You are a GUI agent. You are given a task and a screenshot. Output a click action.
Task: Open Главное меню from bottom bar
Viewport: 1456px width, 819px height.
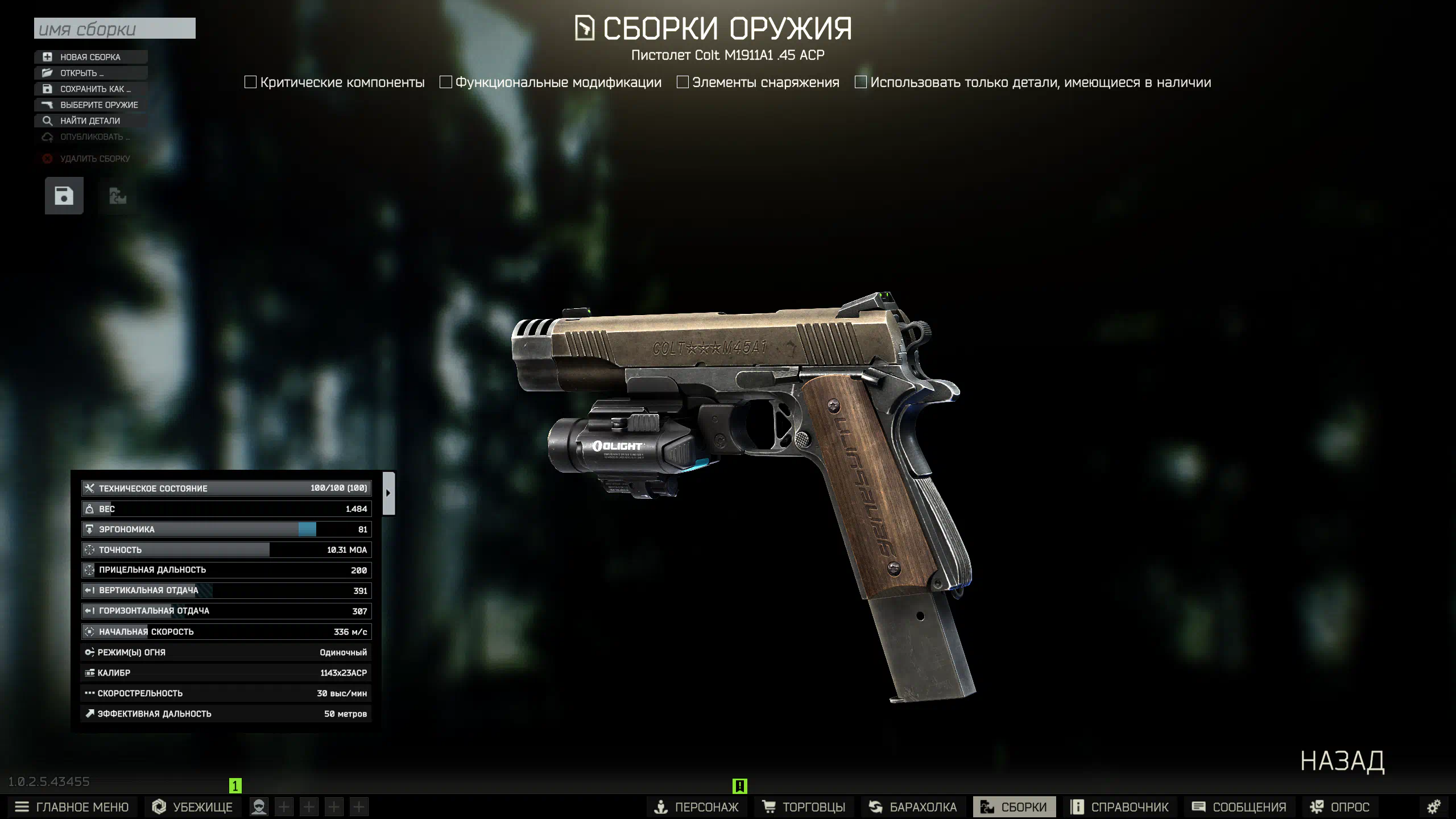72,806
